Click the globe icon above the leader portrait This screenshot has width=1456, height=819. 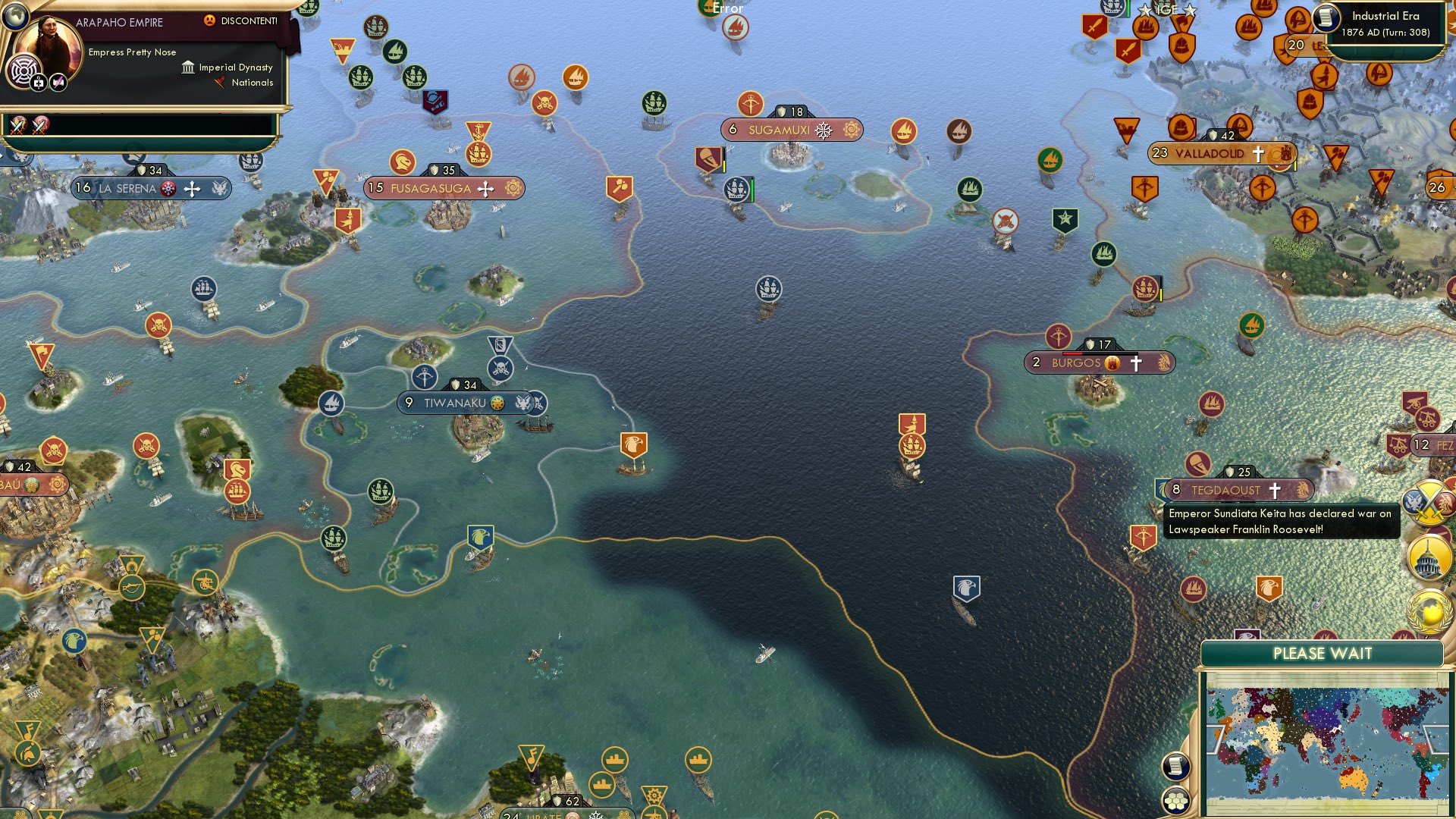coord(16,14)
